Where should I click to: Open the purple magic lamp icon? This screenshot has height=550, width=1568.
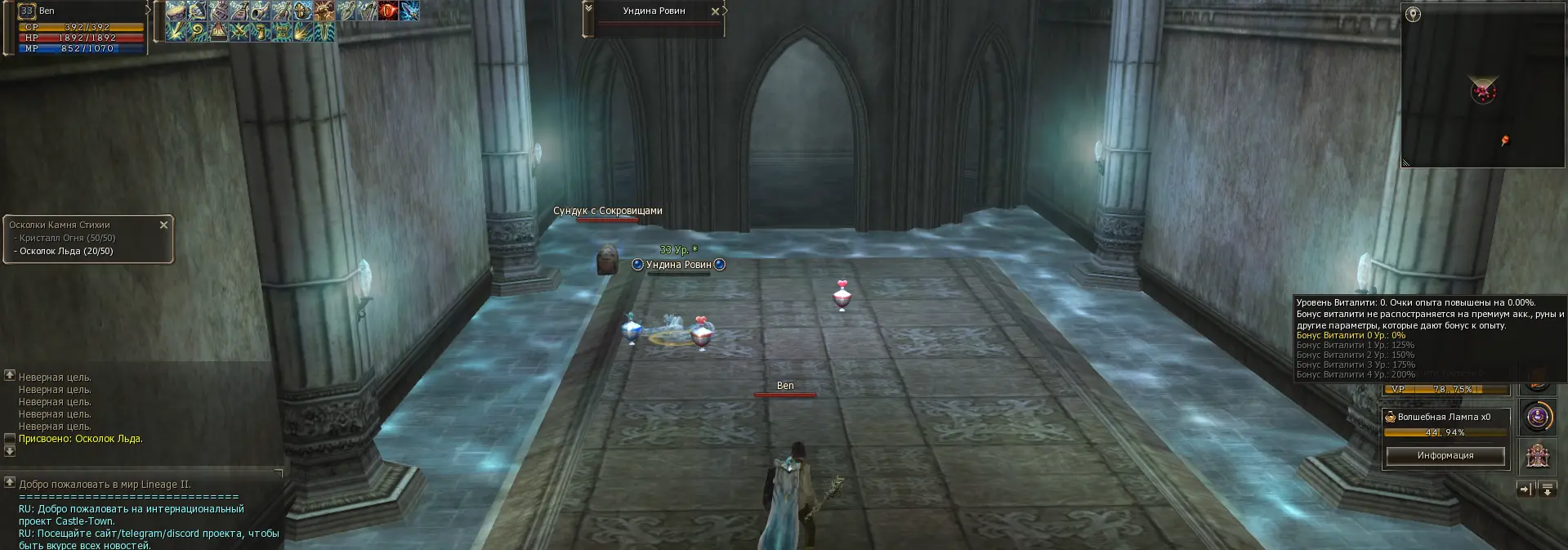click(1537, 418)
